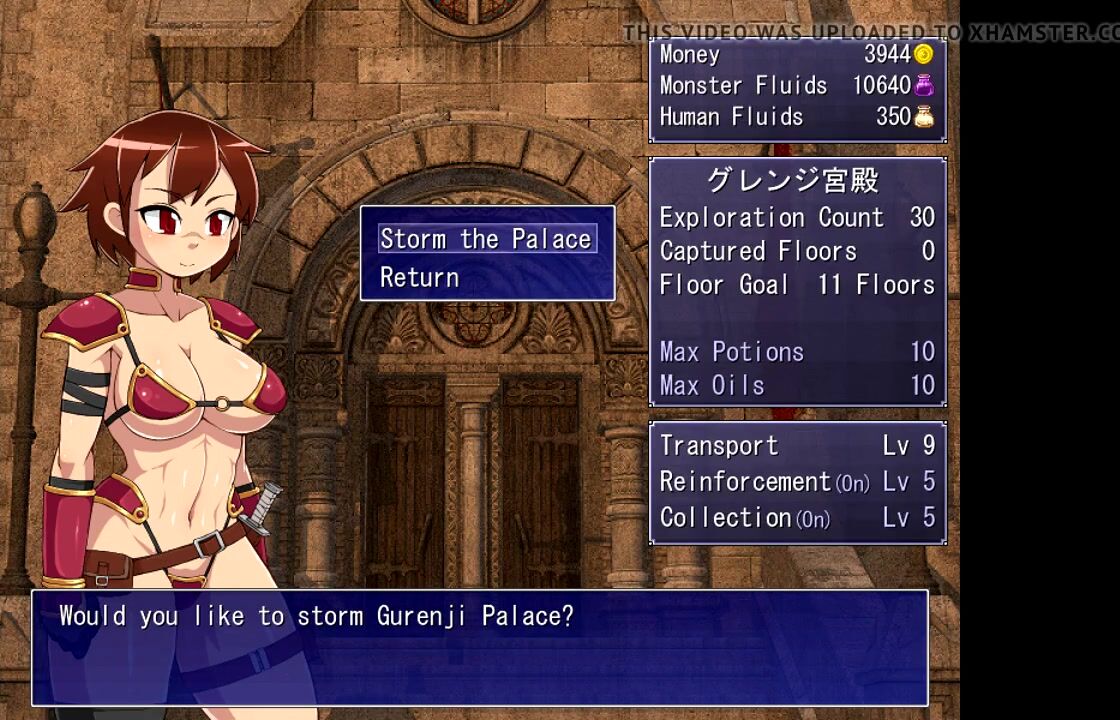Toggle the Reinforcement (On) row

797,482
